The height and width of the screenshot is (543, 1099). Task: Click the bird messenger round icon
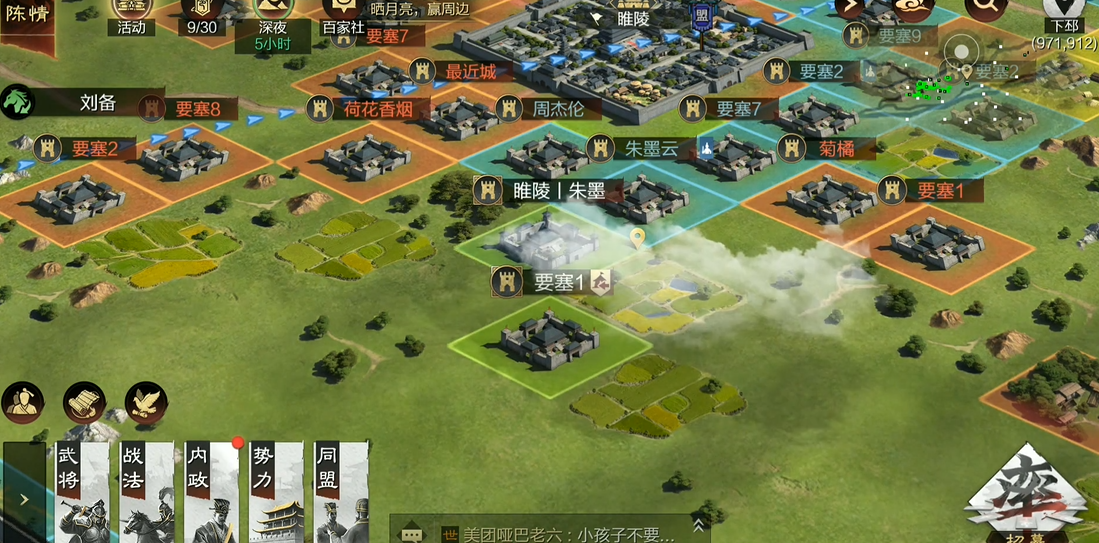pyautogui.click(x=146, y=402)
